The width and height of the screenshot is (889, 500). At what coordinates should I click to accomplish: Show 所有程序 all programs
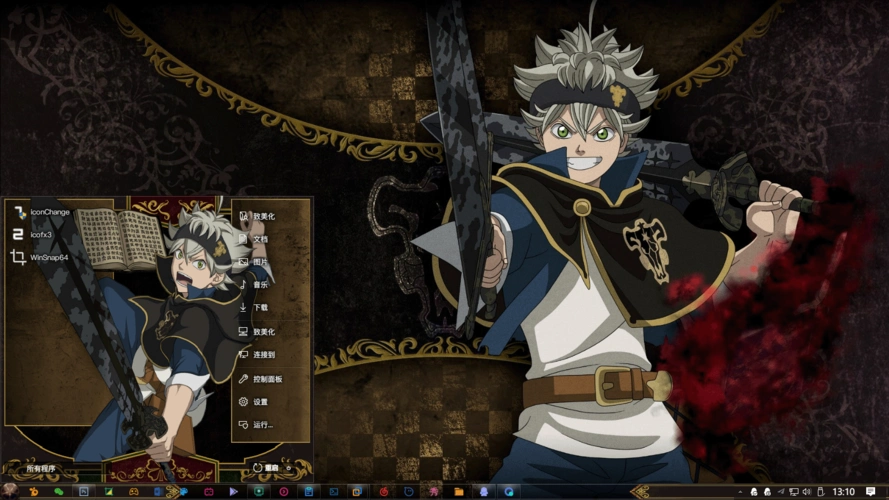click(43, 468)
